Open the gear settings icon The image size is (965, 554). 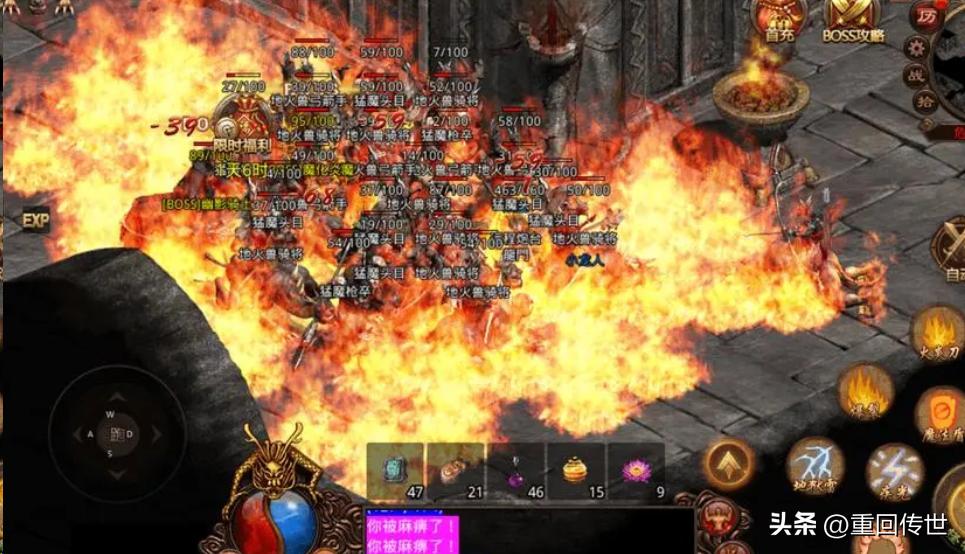point(916,46)
